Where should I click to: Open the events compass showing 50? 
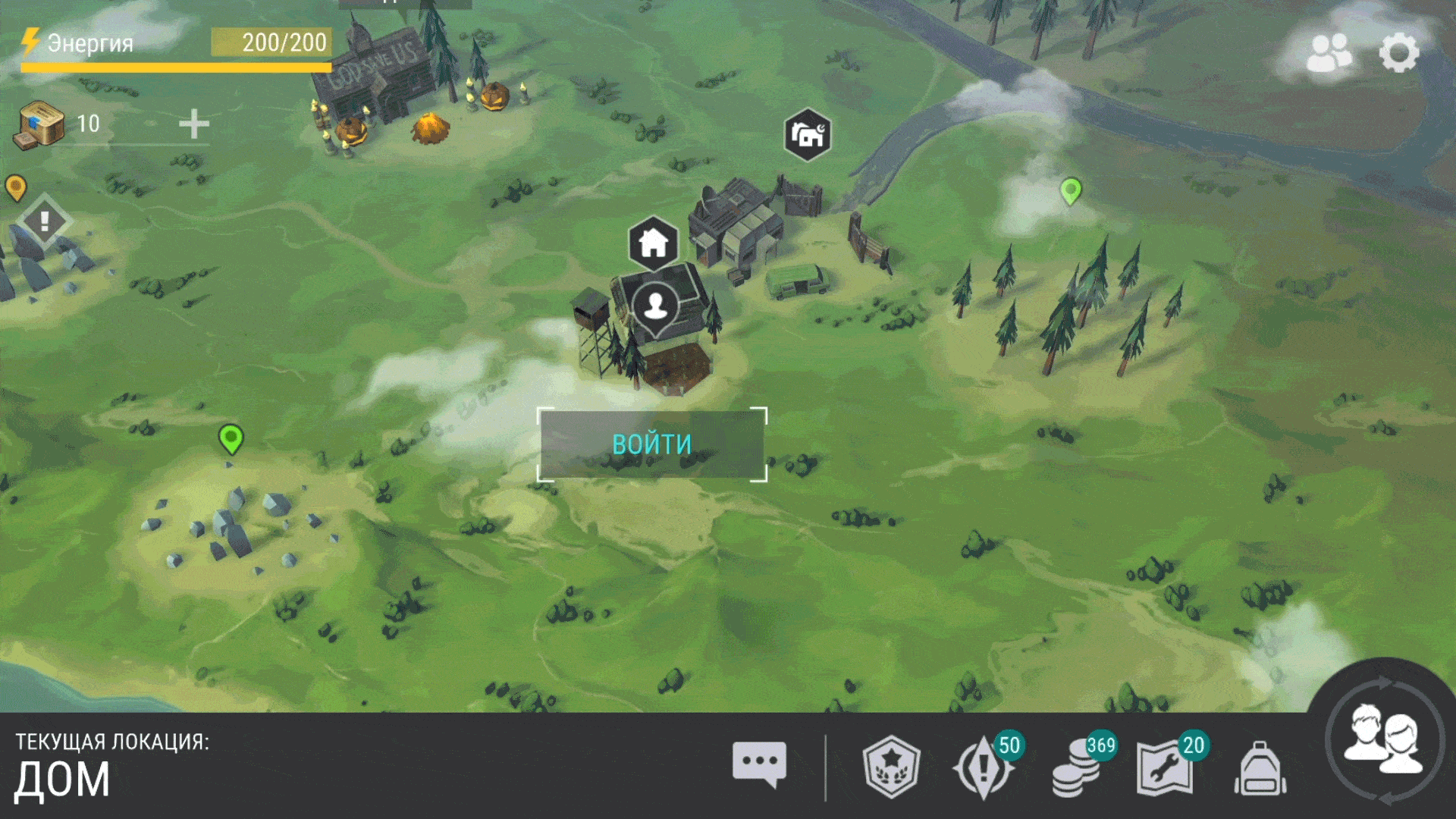pyautogui.click(x=984, y=767)
